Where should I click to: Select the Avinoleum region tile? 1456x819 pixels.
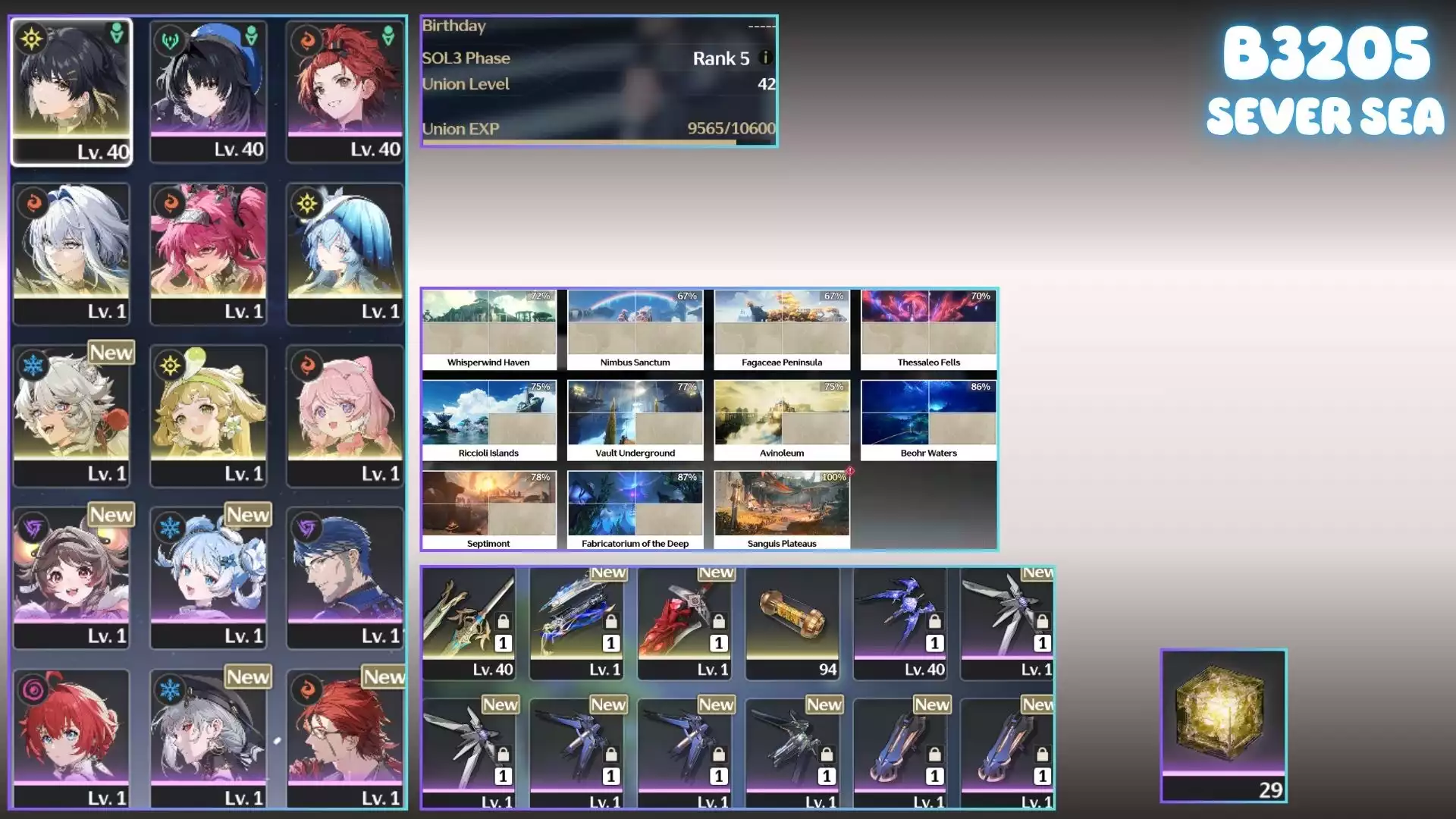pyautogui.click(x=782, y=420)
